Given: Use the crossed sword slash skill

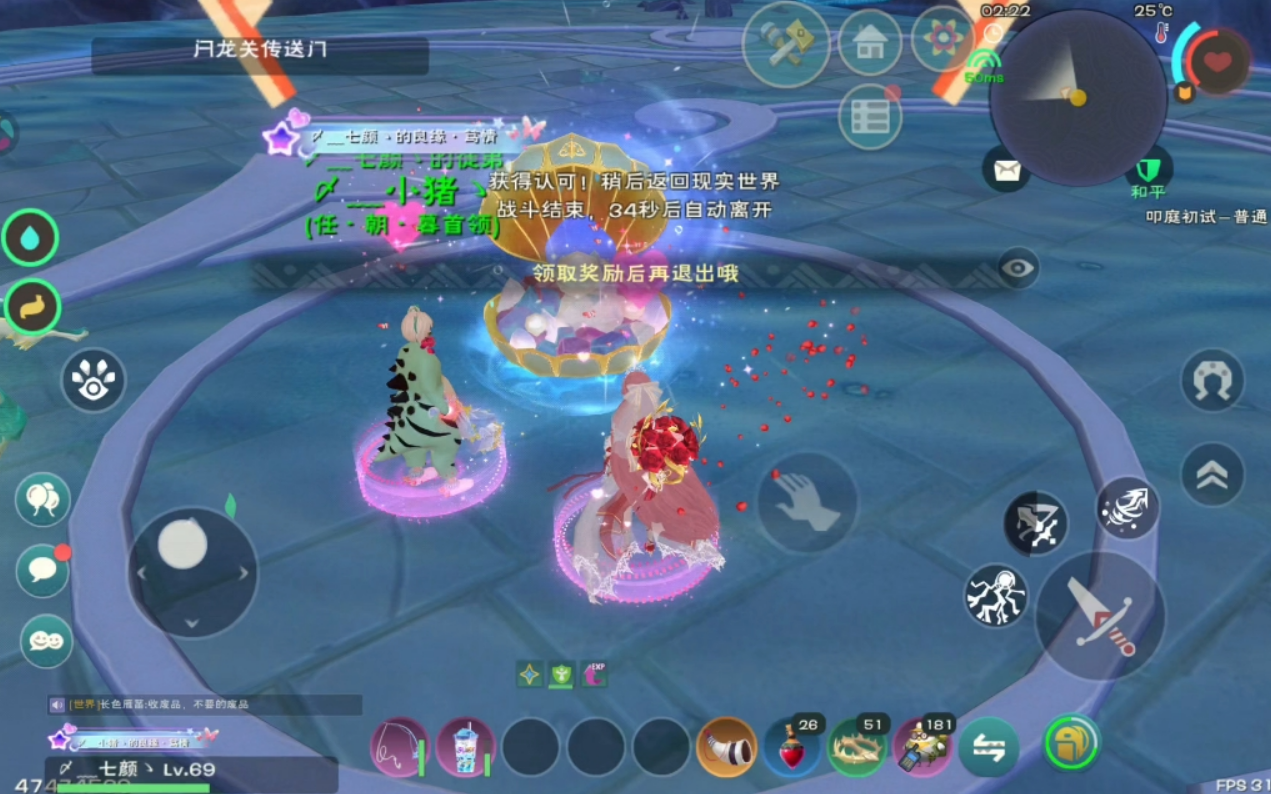Looking at the screenshot, I should (1035, 523).
